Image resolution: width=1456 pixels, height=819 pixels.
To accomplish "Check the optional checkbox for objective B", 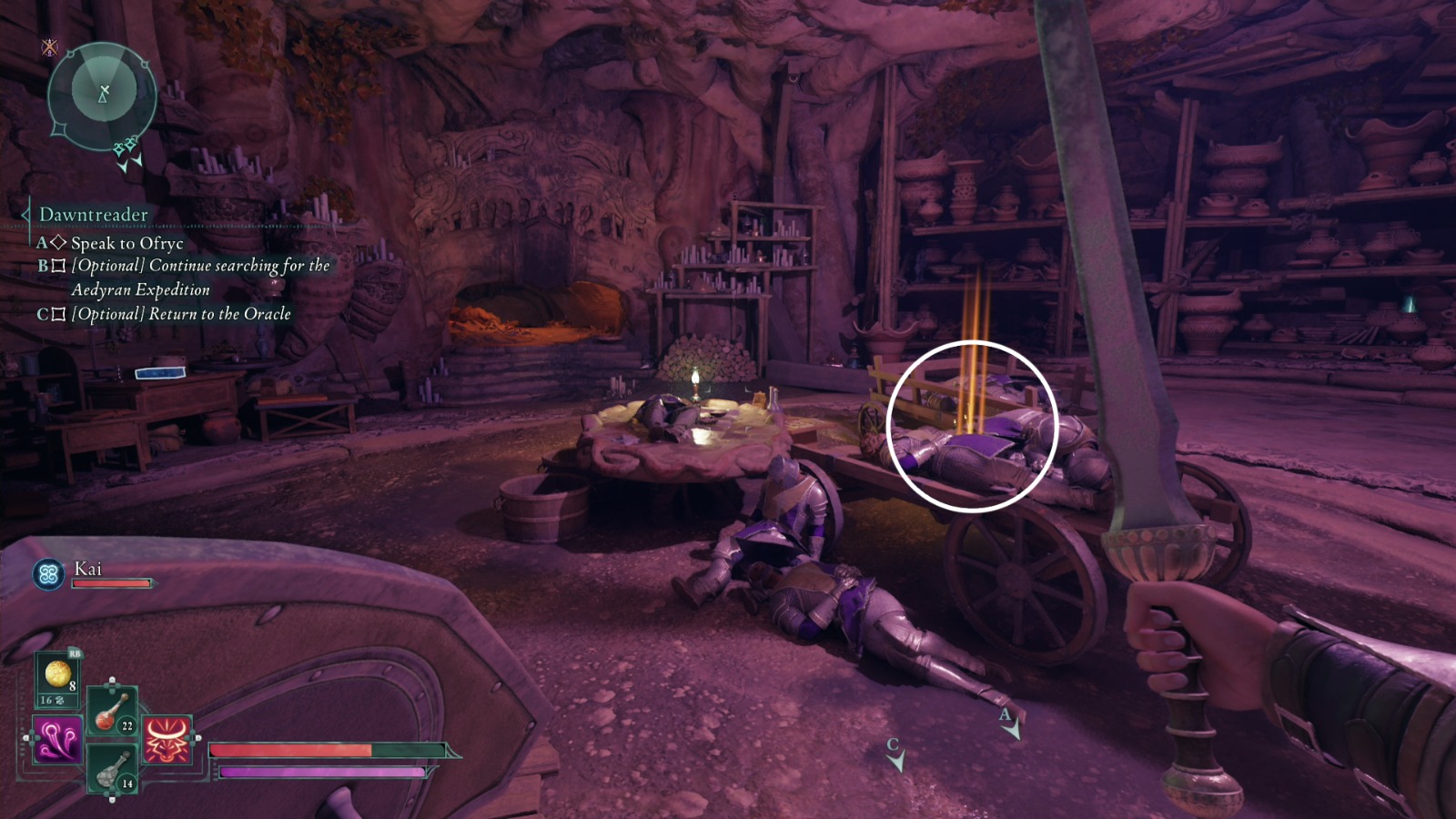I will [x=57, y=265].
